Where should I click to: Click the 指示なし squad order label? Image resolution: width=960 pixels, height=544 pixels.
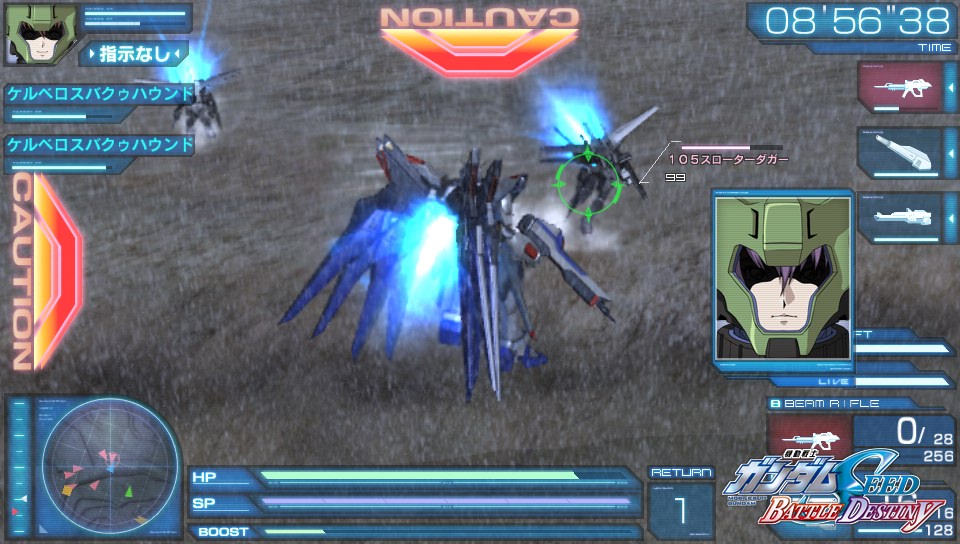(x=138, y=53)
